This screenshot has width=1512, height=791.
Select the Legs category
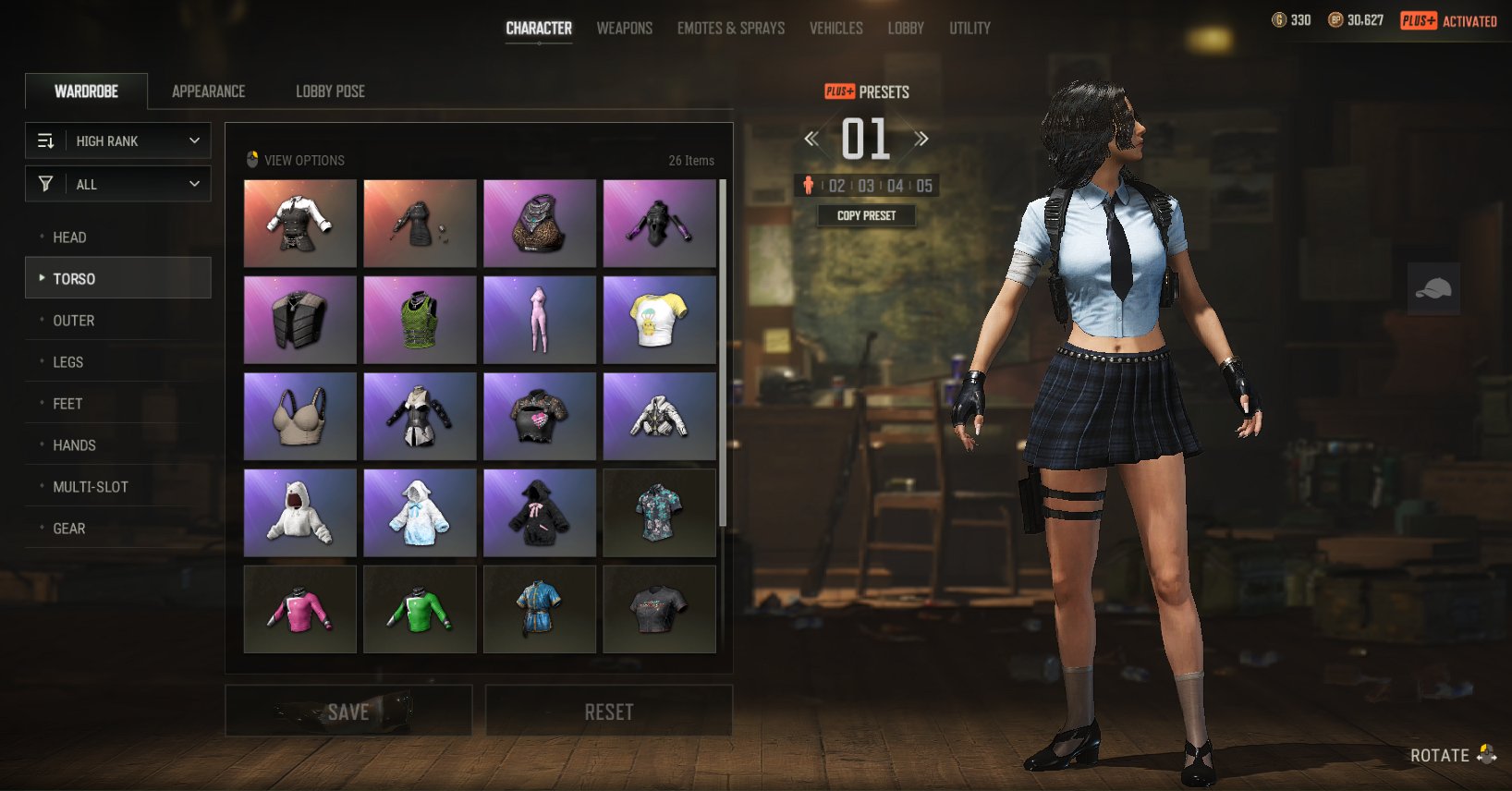coord(67,362)
